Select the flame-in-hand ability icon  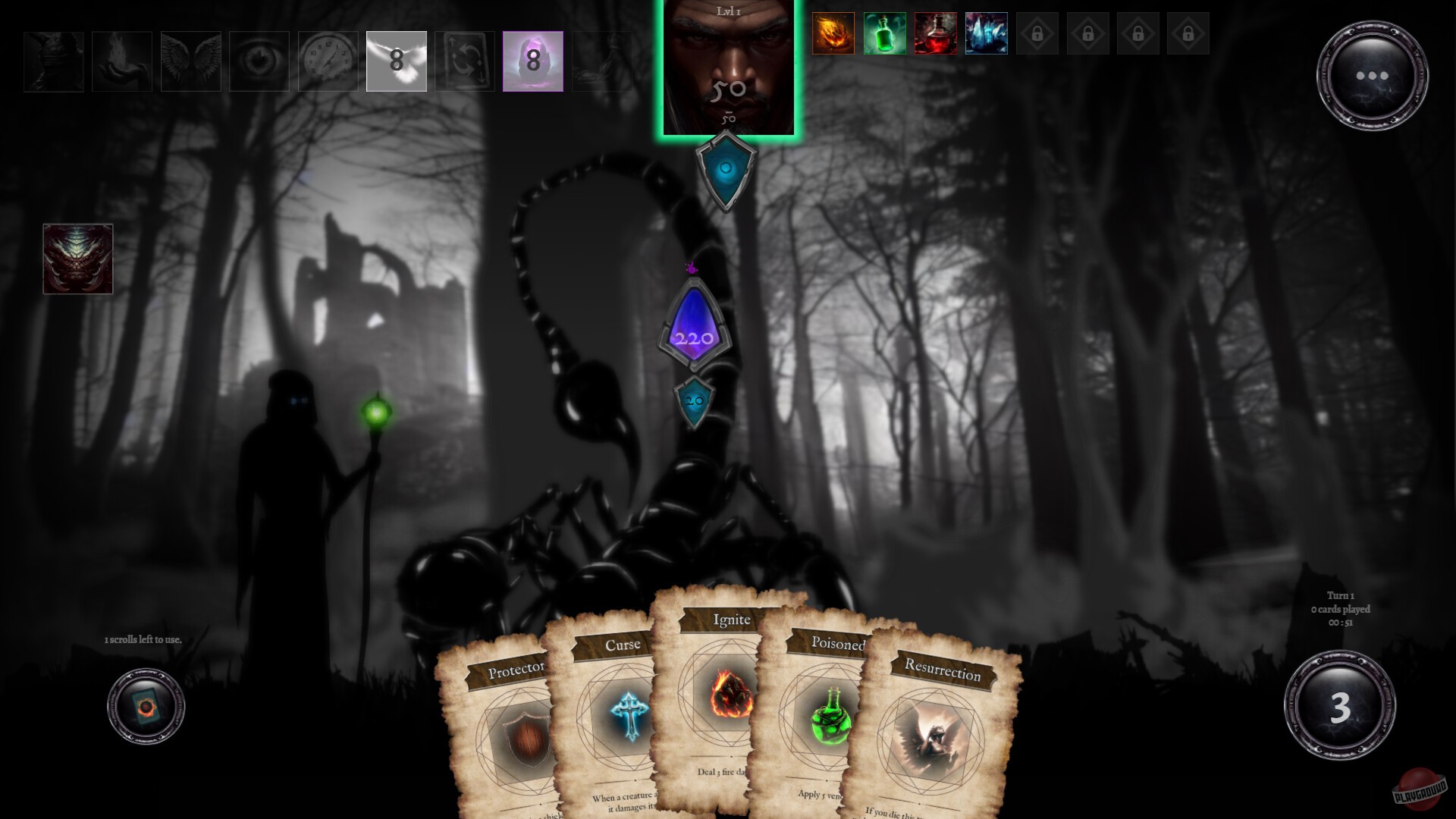(122, 61)
